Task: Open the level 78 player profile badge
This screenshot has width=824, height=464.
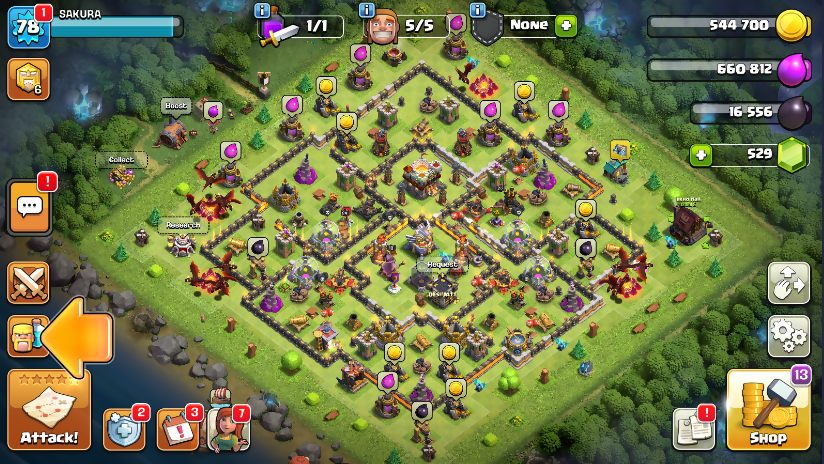Action: tap(27, 28)
